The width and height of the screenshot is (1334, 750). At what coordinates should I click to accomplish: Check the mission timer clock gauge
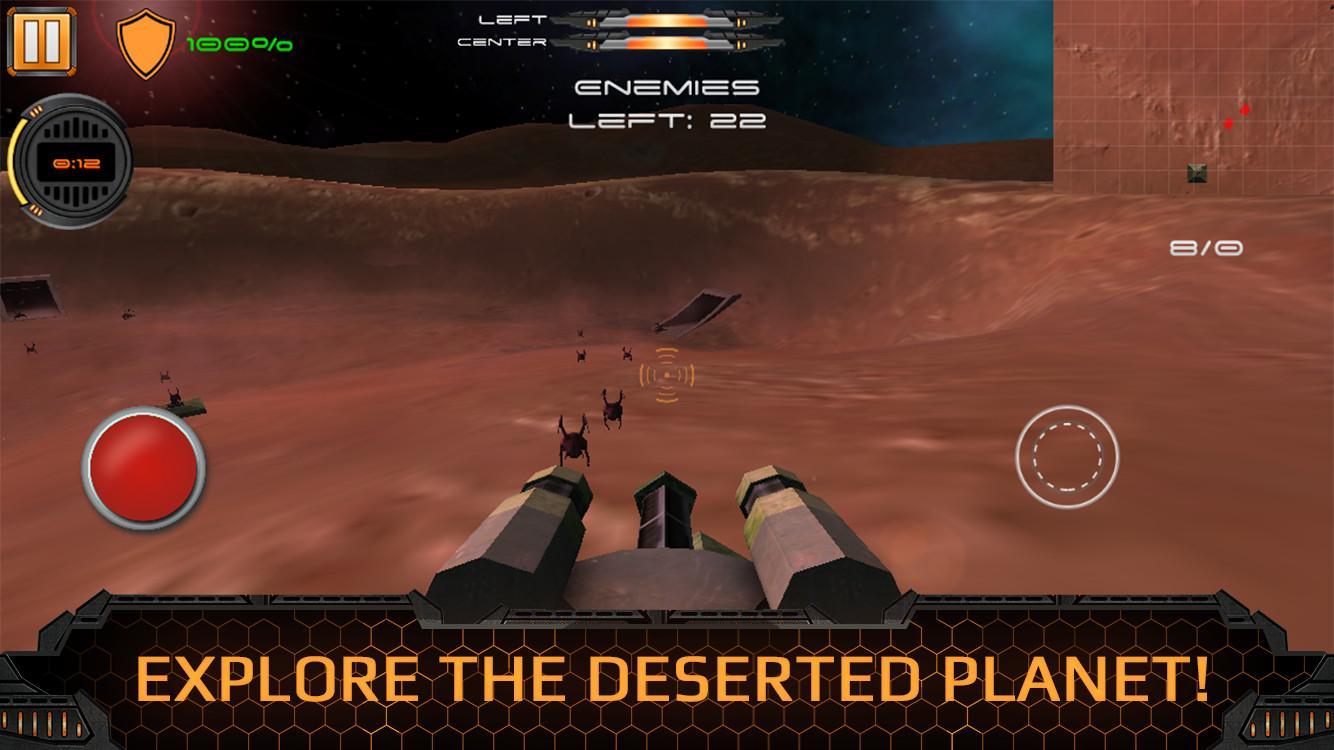click(x=75, y=160)
